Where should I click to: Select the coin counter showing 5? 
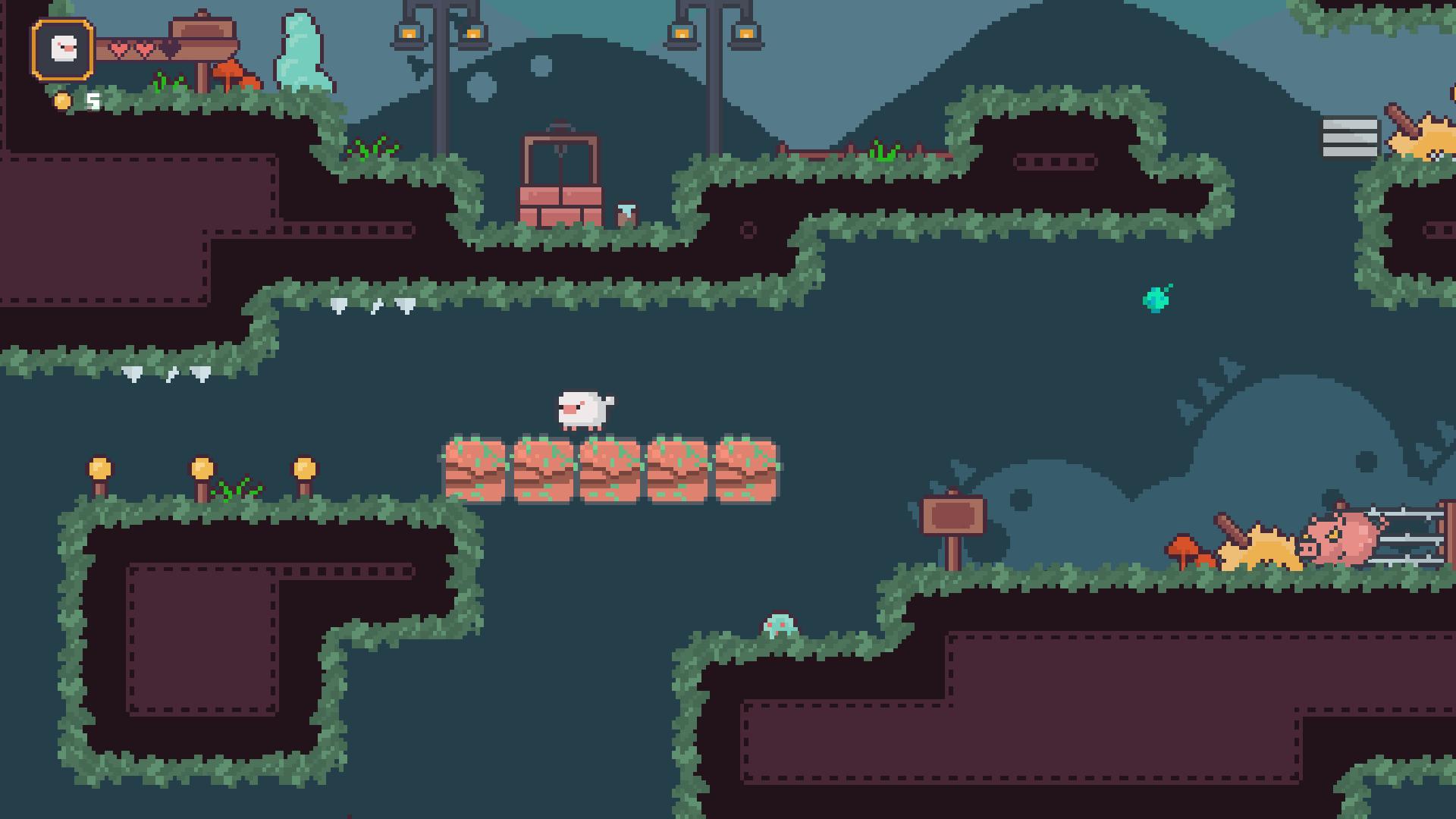coord(93,101)
